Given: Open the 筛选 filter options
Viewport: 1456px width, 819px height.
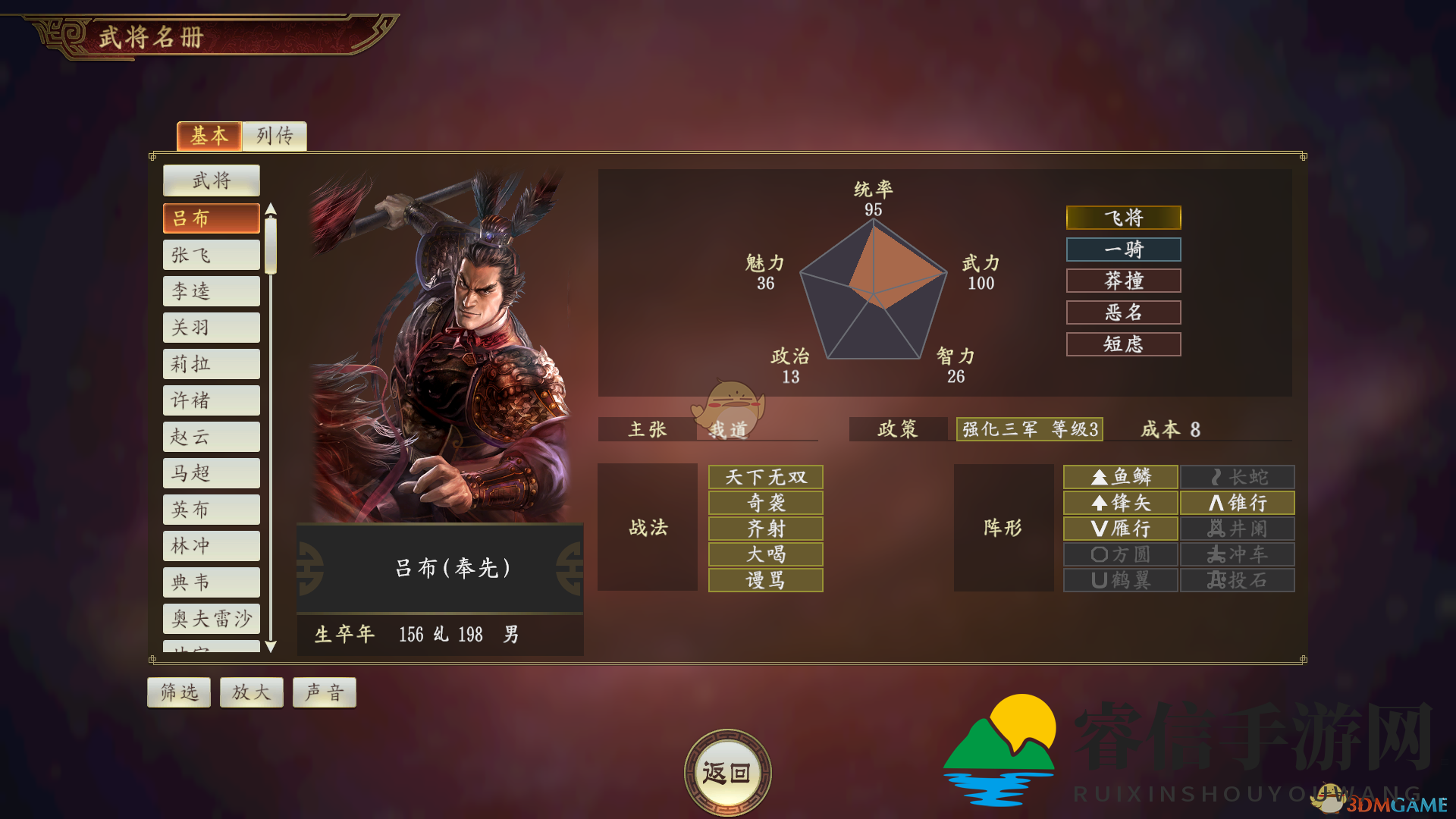Looking at the screenshot, I should (178, 692).
